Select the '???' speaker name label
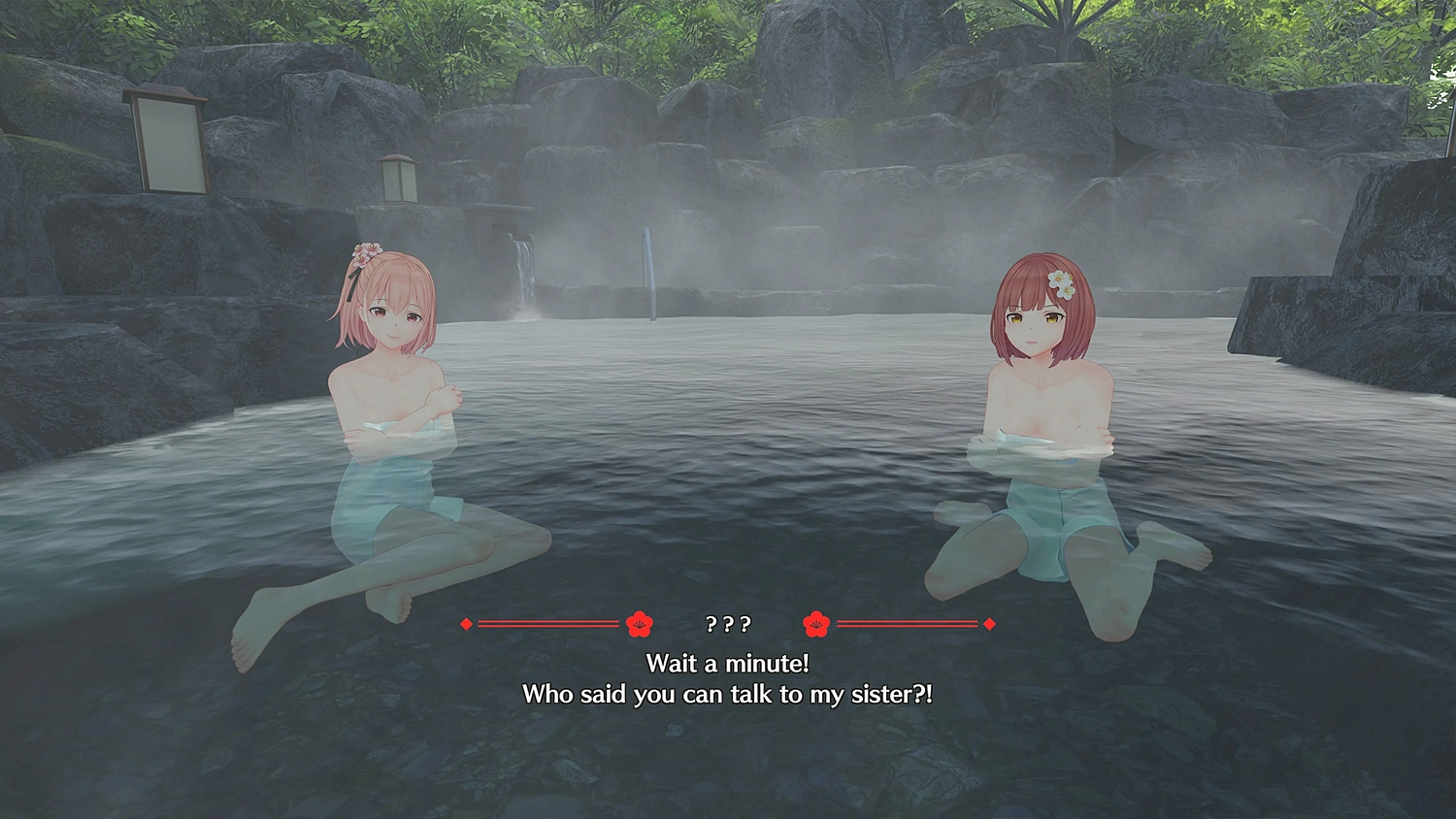Image resolution: width=1456 pixels, height=819 pixels. click(x=731, y=625)
